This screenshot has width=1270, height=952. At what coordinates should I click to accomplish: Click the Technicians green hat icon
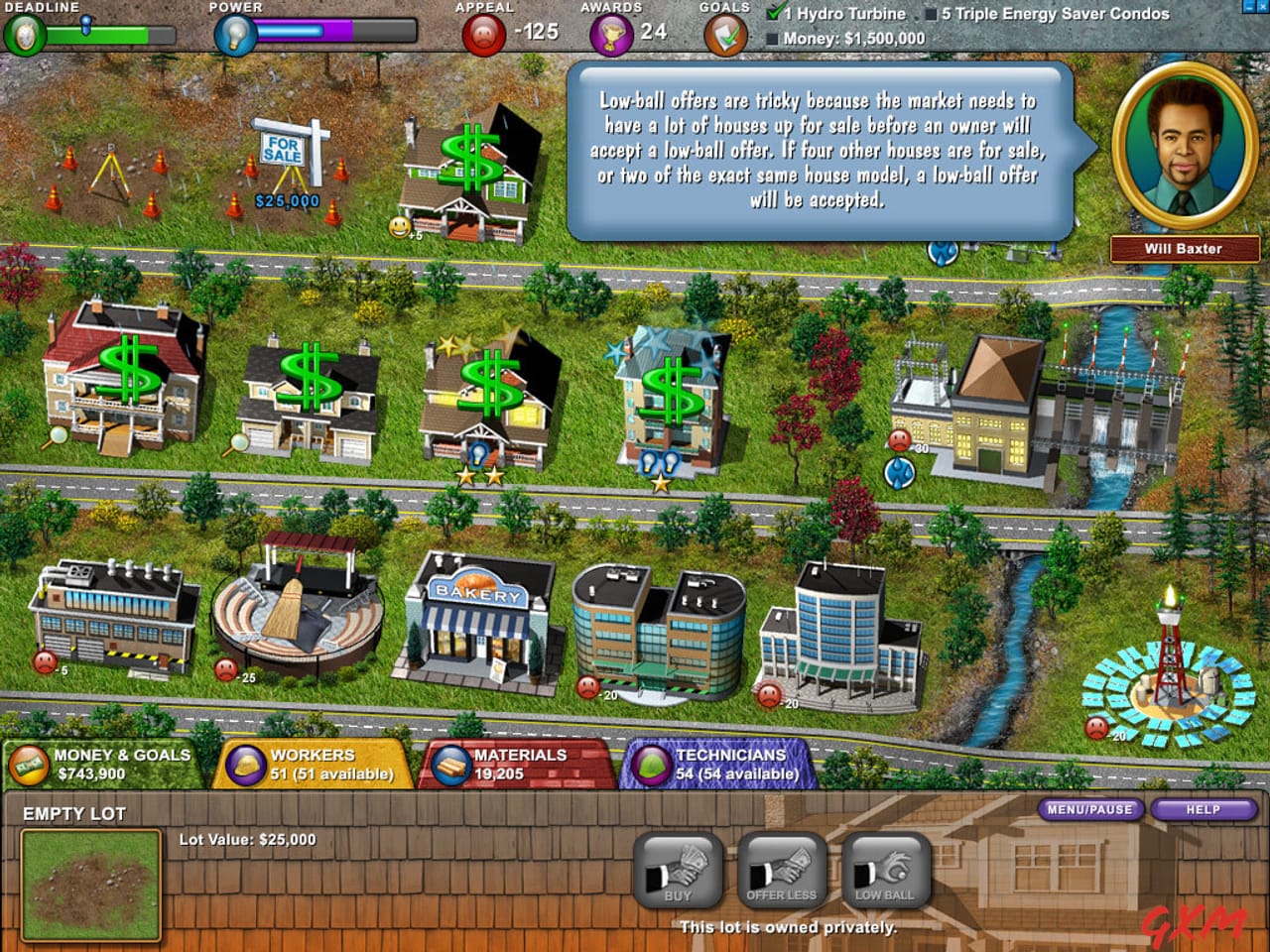point(650,764)
